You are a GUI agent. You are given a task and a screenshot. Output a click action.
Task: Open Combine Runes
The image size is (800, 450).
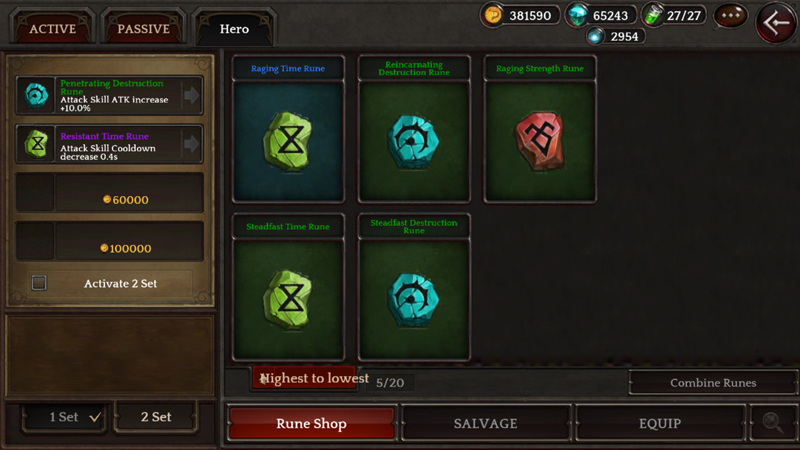click(x=711, y=382)
